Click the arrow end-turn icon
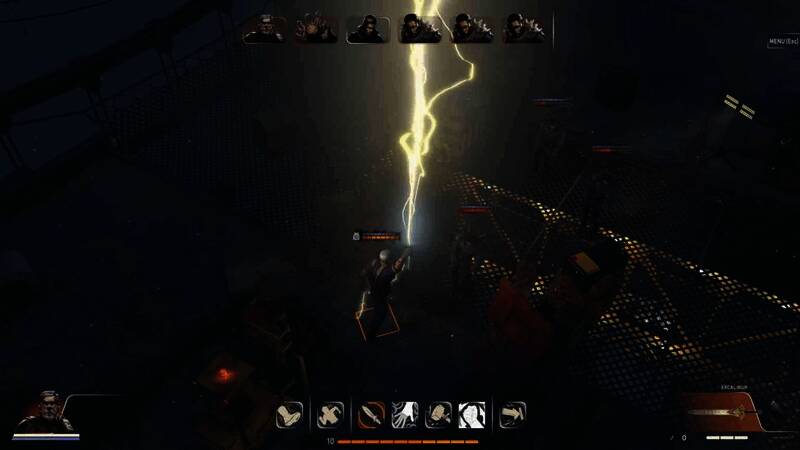Viewport: 800px width, 450px height. 513,414
